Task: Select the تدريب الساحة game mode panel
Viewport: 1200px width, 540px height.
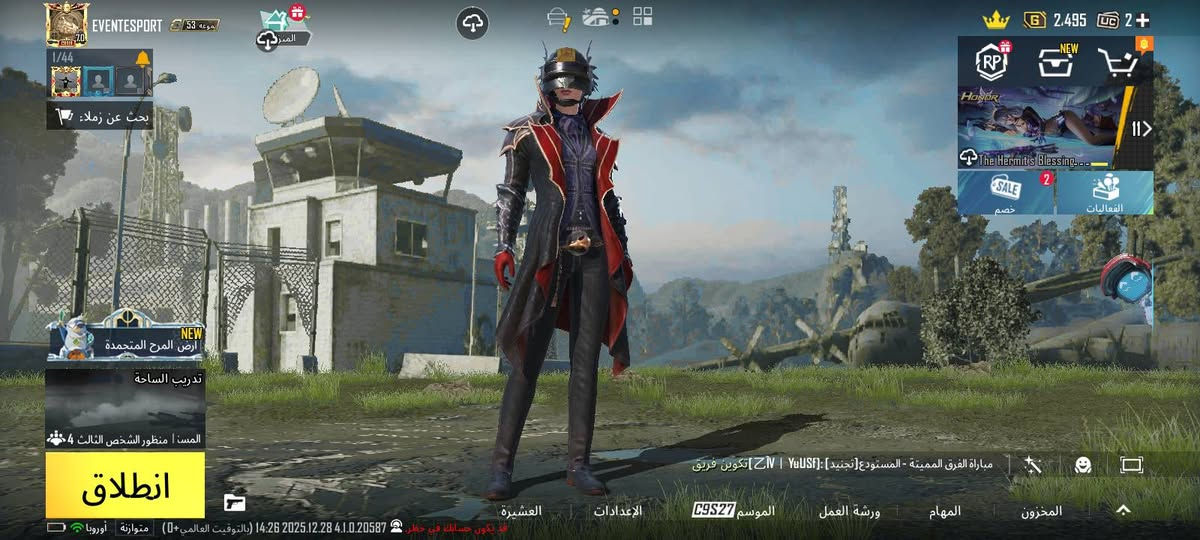Action: tap(125, 408)
